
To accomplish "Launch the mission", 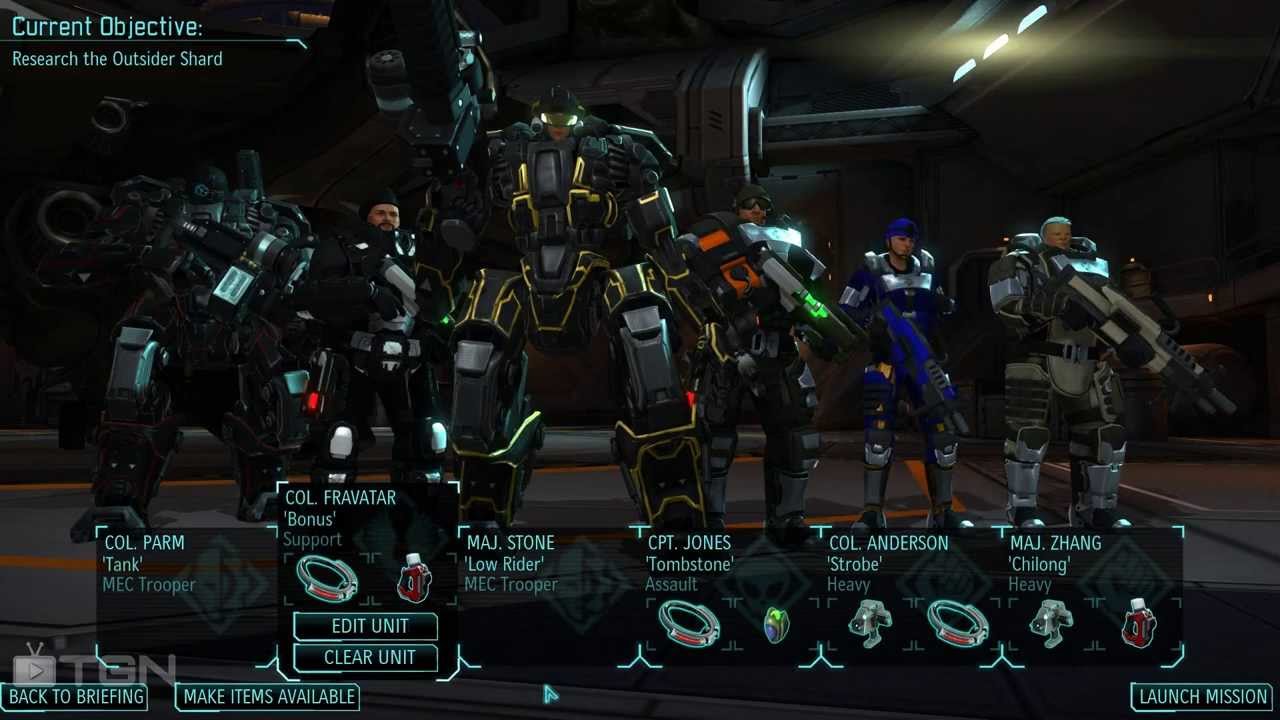I will point(1203,697).
